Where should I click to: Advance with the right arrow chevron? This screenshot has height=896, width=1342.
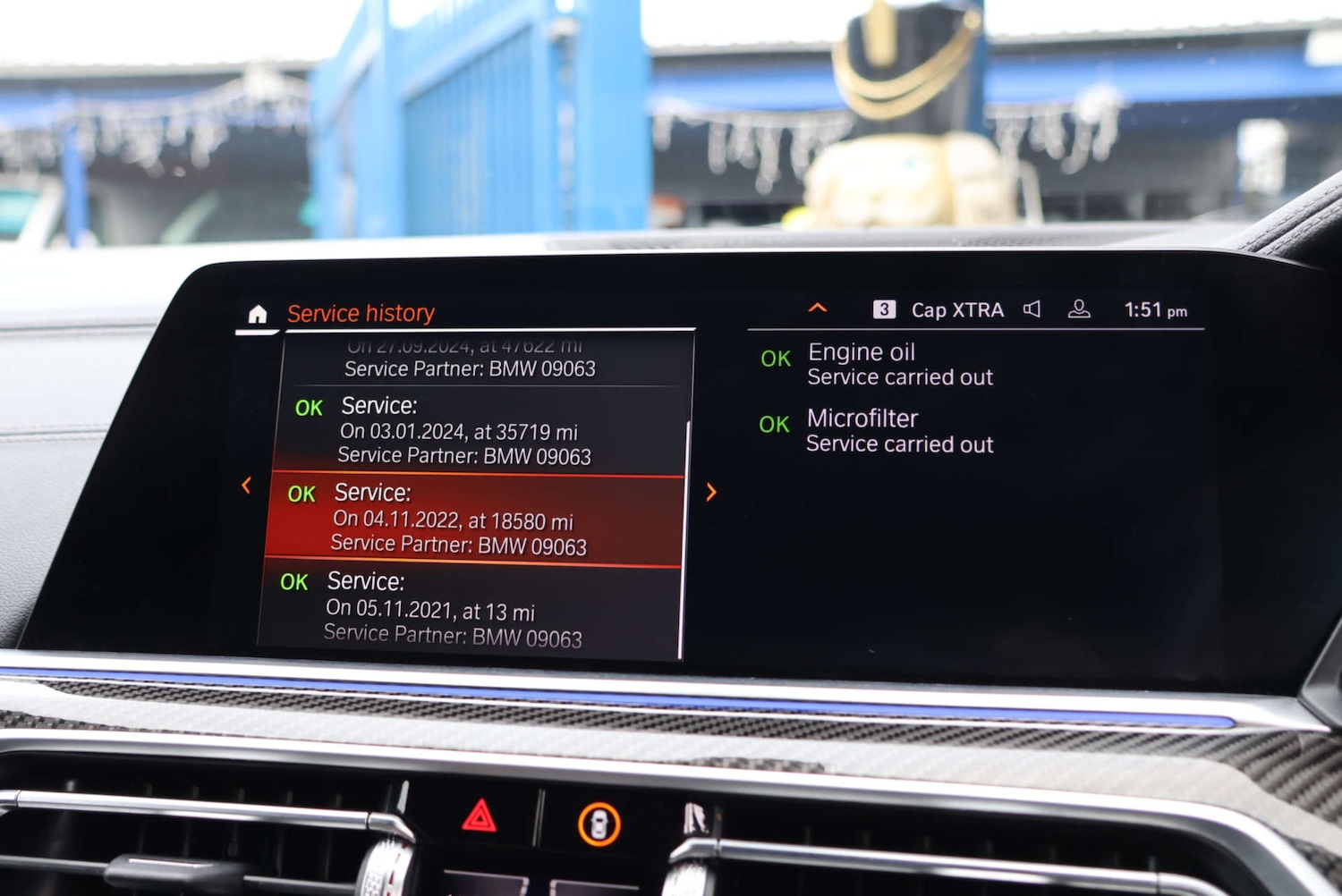click(x=711, y=493)
